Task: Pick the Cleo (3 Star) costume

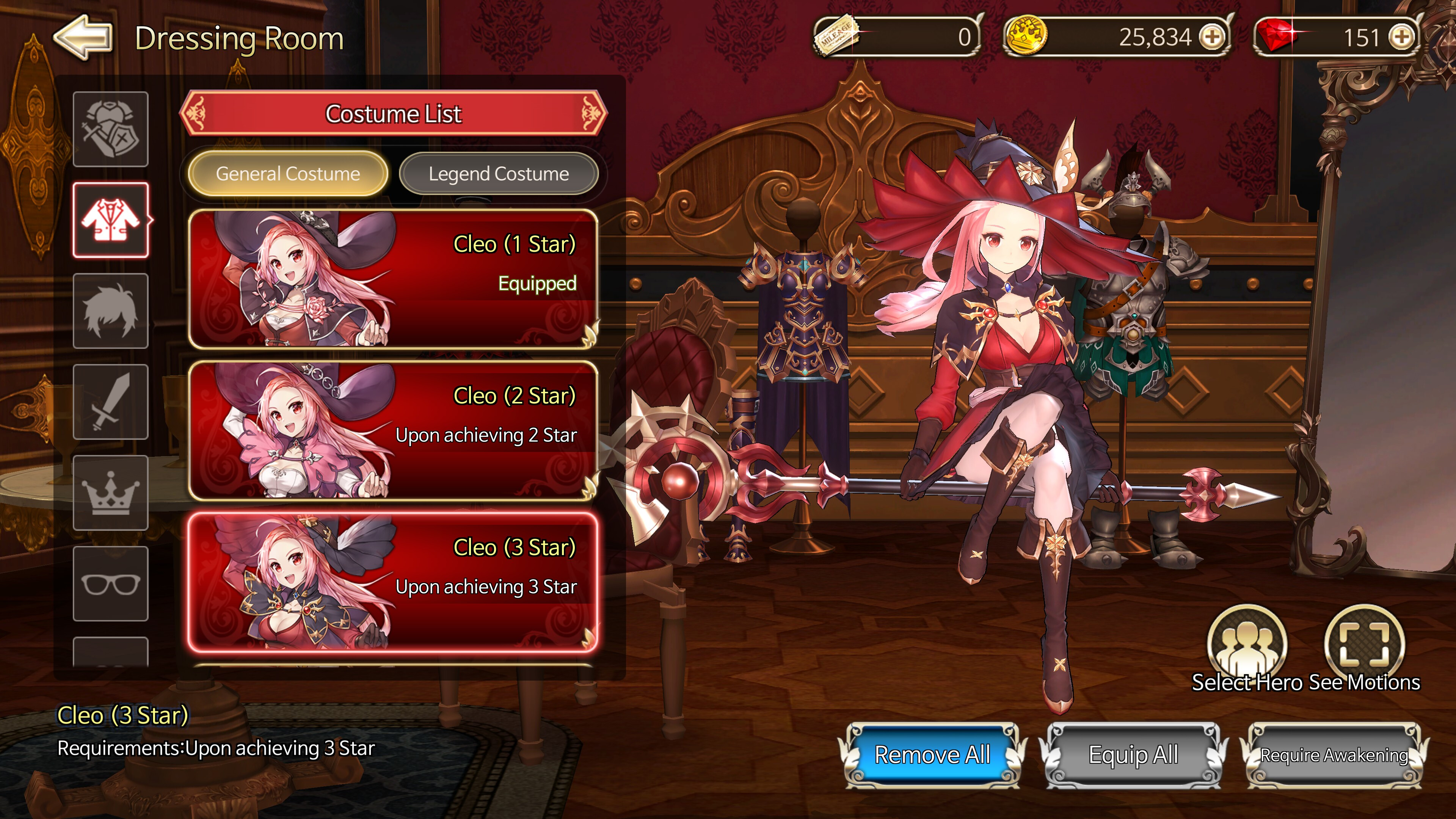Action: 393,582
